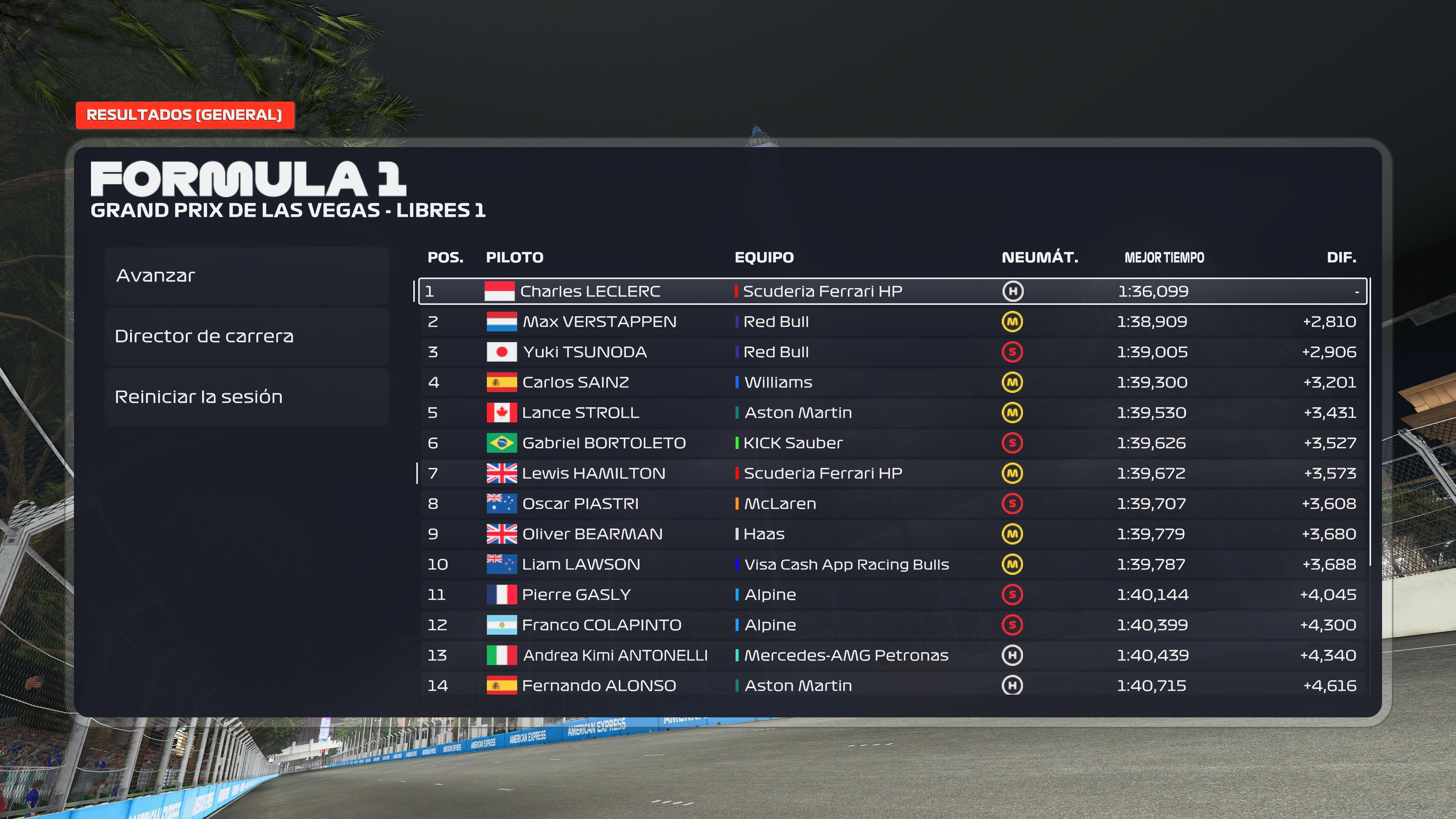The height and width of the screenshot is (819, 1456).
Task: Open Director de carrera
Action: click(x=246, y=336)
